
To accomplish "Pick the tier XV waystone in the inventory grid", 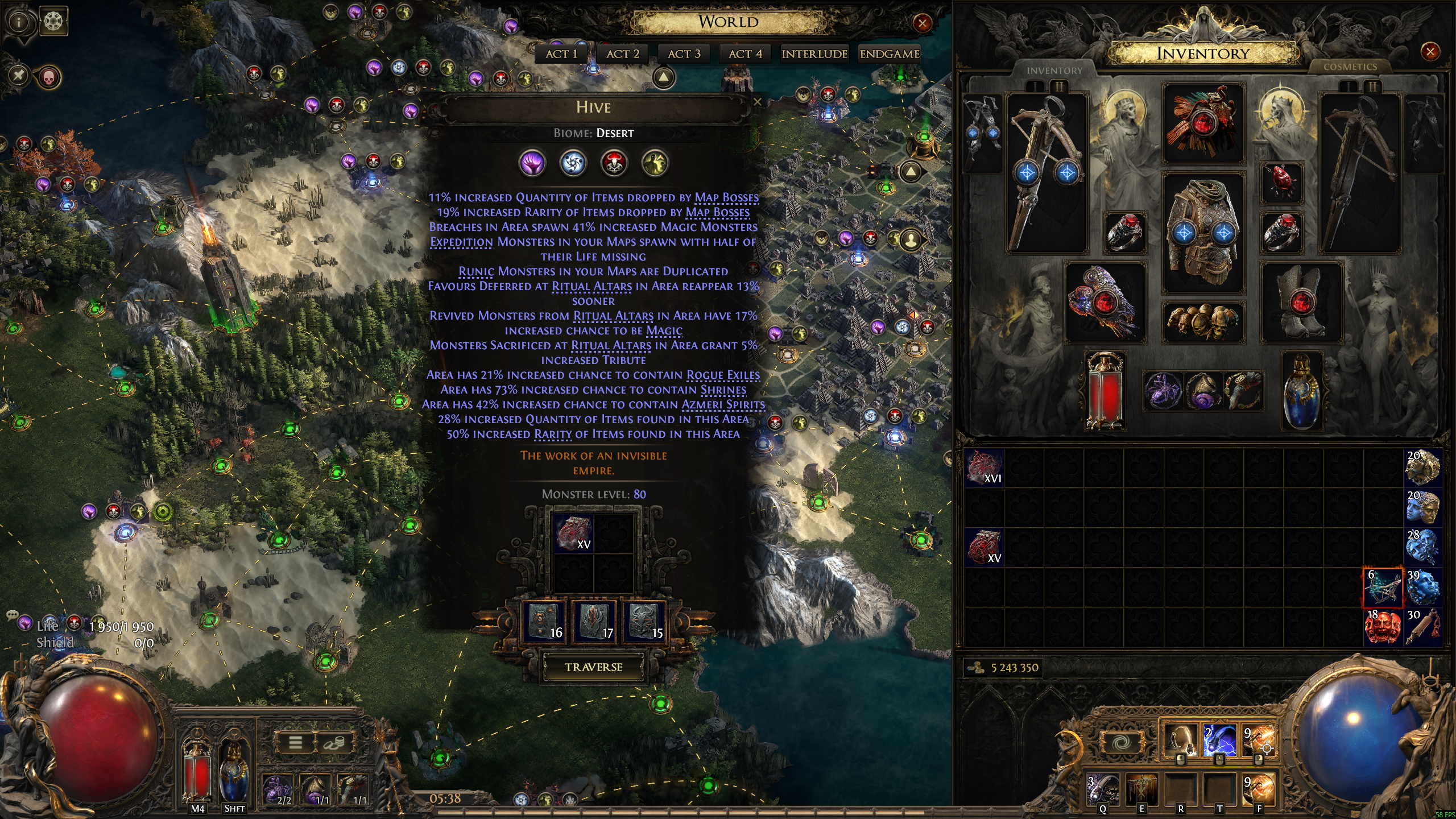I will pyautogui.click(x=985, y=548).
